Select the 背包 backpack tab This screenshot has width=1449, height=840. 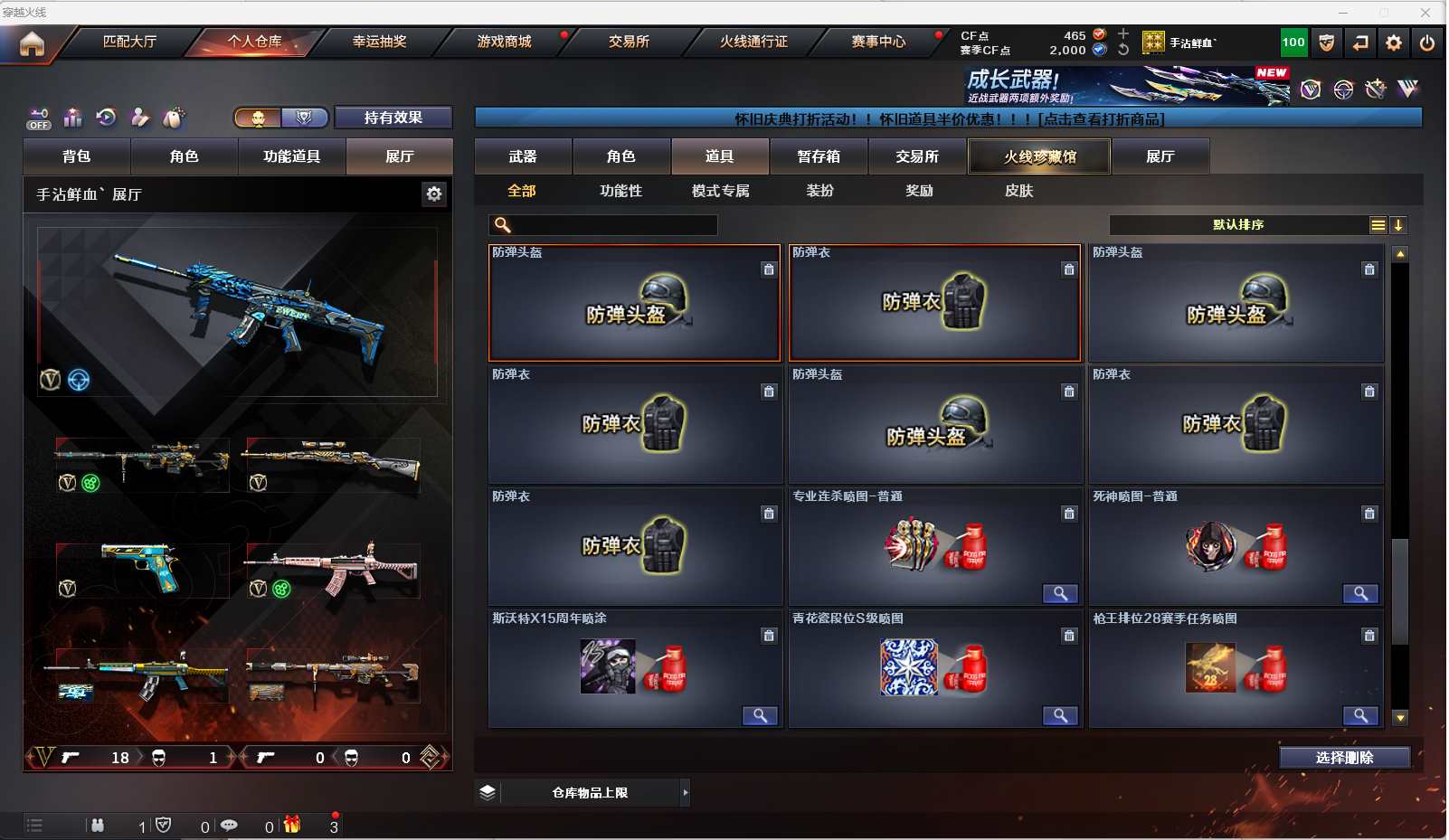pos(77,156)
